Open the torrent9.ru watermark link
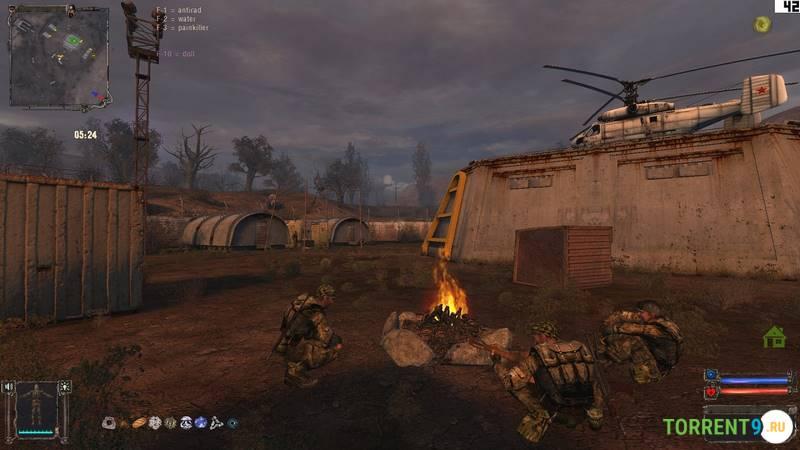The width and height of the screenshot is (800, 450). [x=727, y=427]
